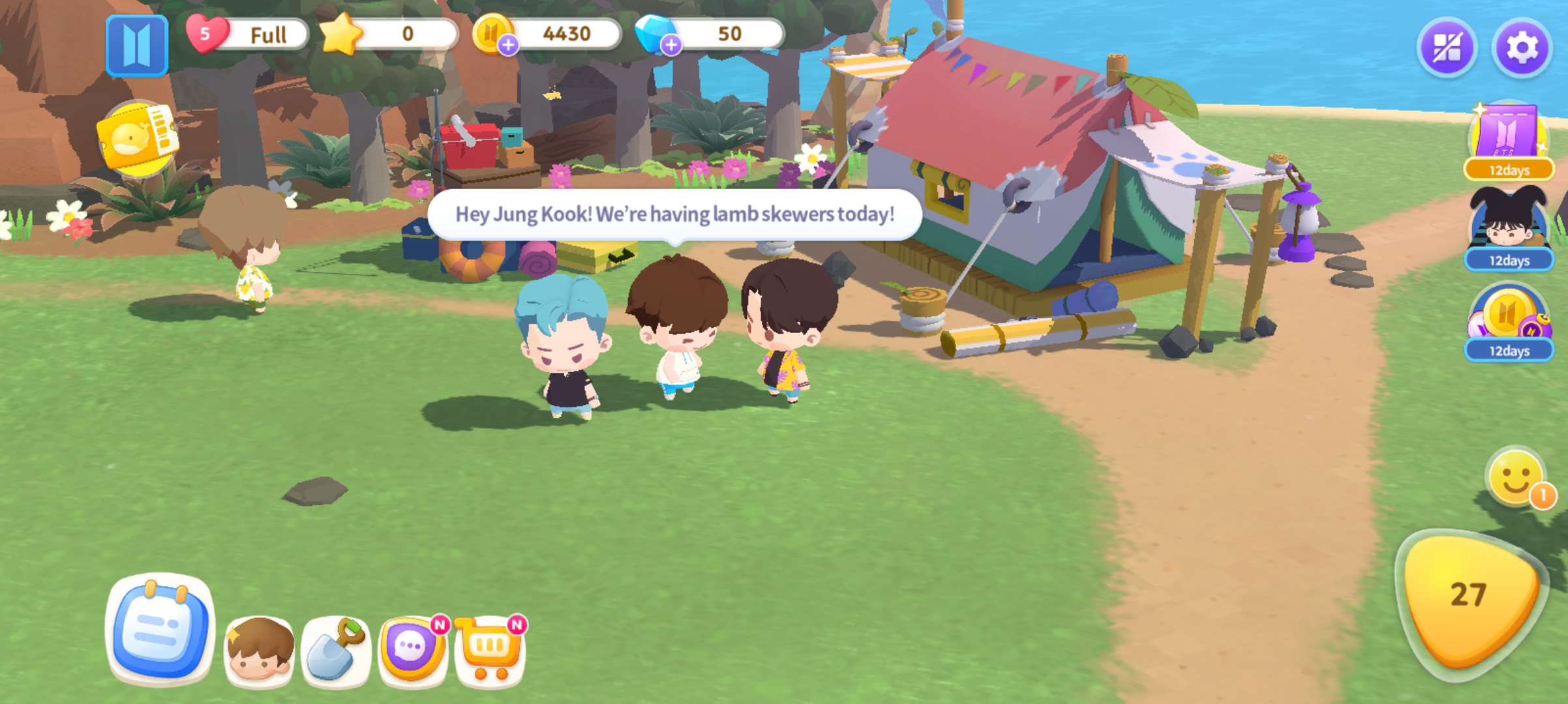The height and width of the screenshot is (704, 1568).
Task: Select the blue shovel tool
Action: pyautogui.click(x=335, y=650)
